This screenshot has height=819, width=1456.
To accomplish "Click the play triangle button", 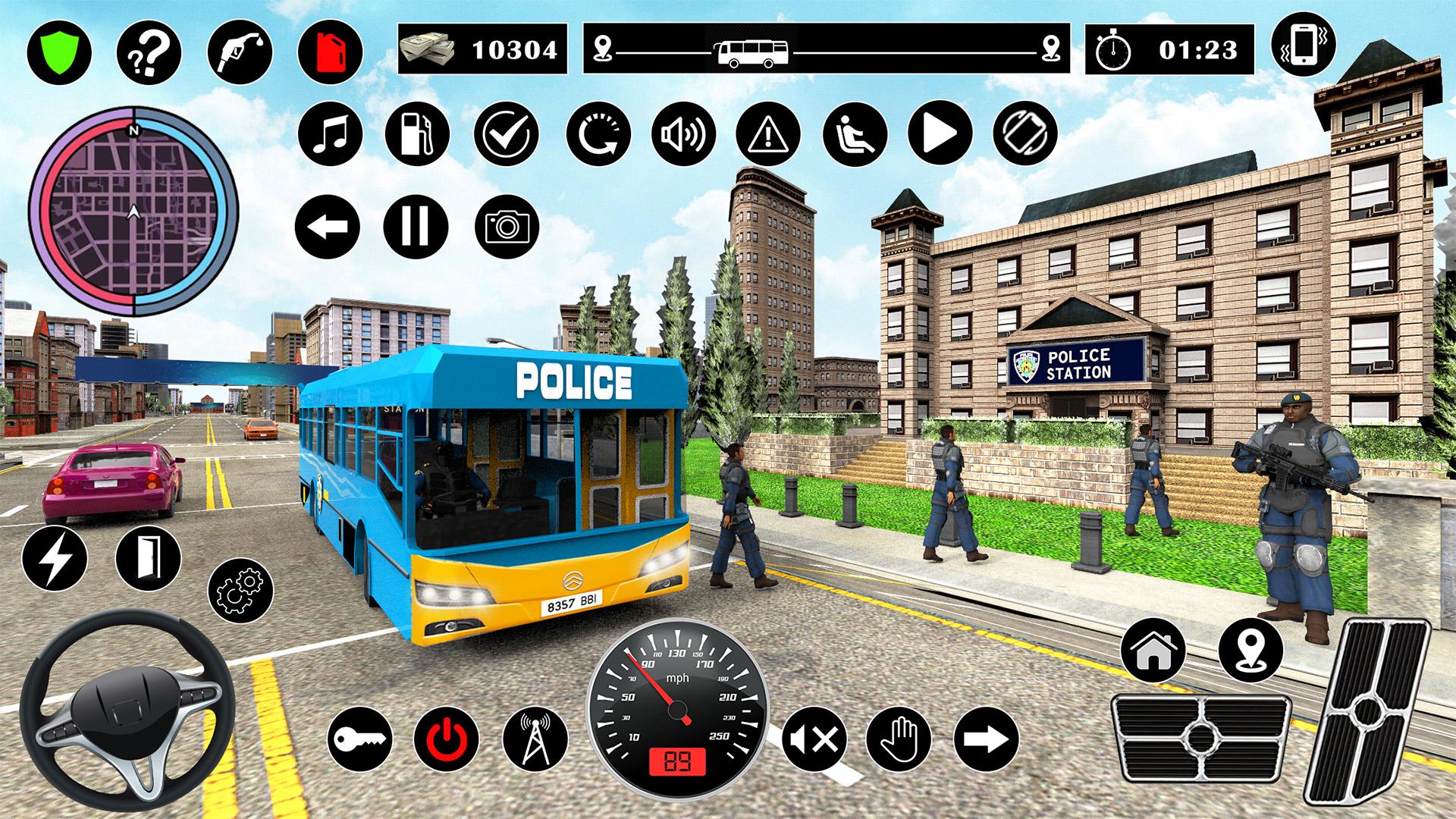I will [940, 133].
